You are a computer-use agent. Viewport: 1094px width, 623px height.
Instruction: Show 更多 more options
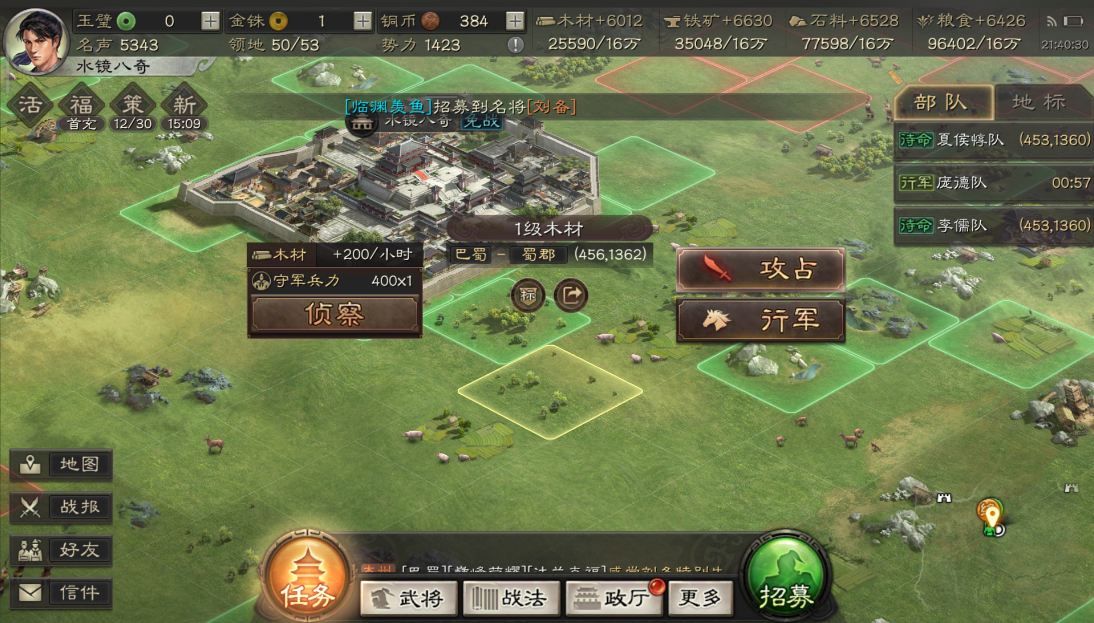[700, 598]
